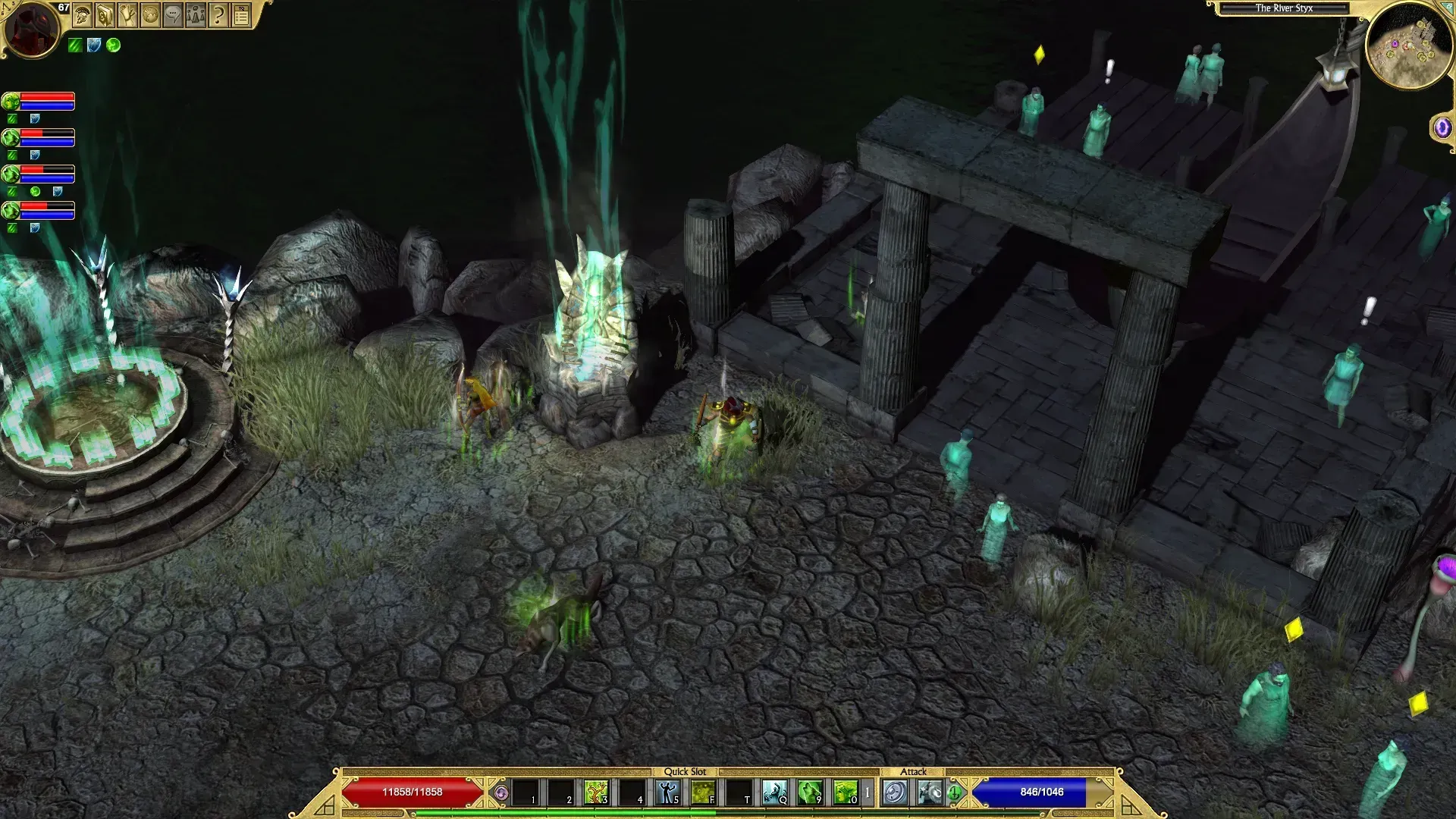Toggle the minimap size corner button

click(x=1448, y=7)
